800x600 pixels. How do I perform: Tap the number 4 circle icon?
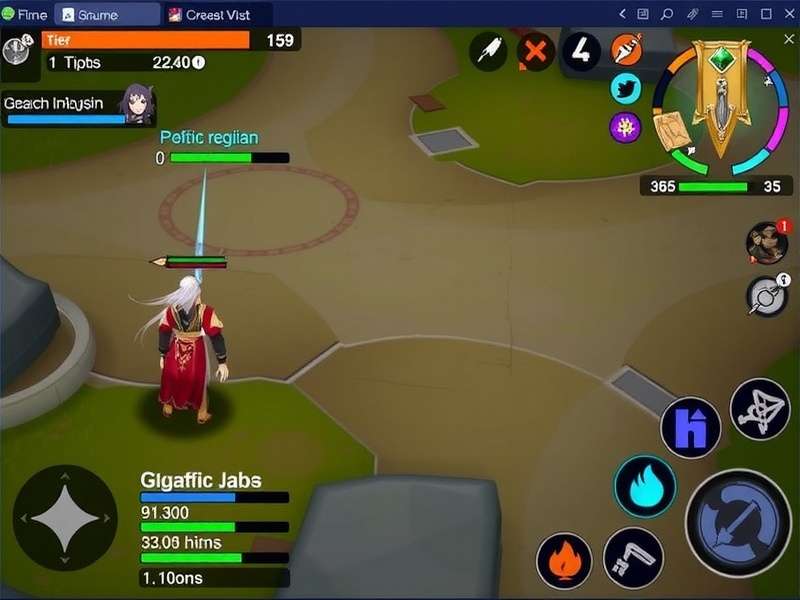[x=581, y=50]
